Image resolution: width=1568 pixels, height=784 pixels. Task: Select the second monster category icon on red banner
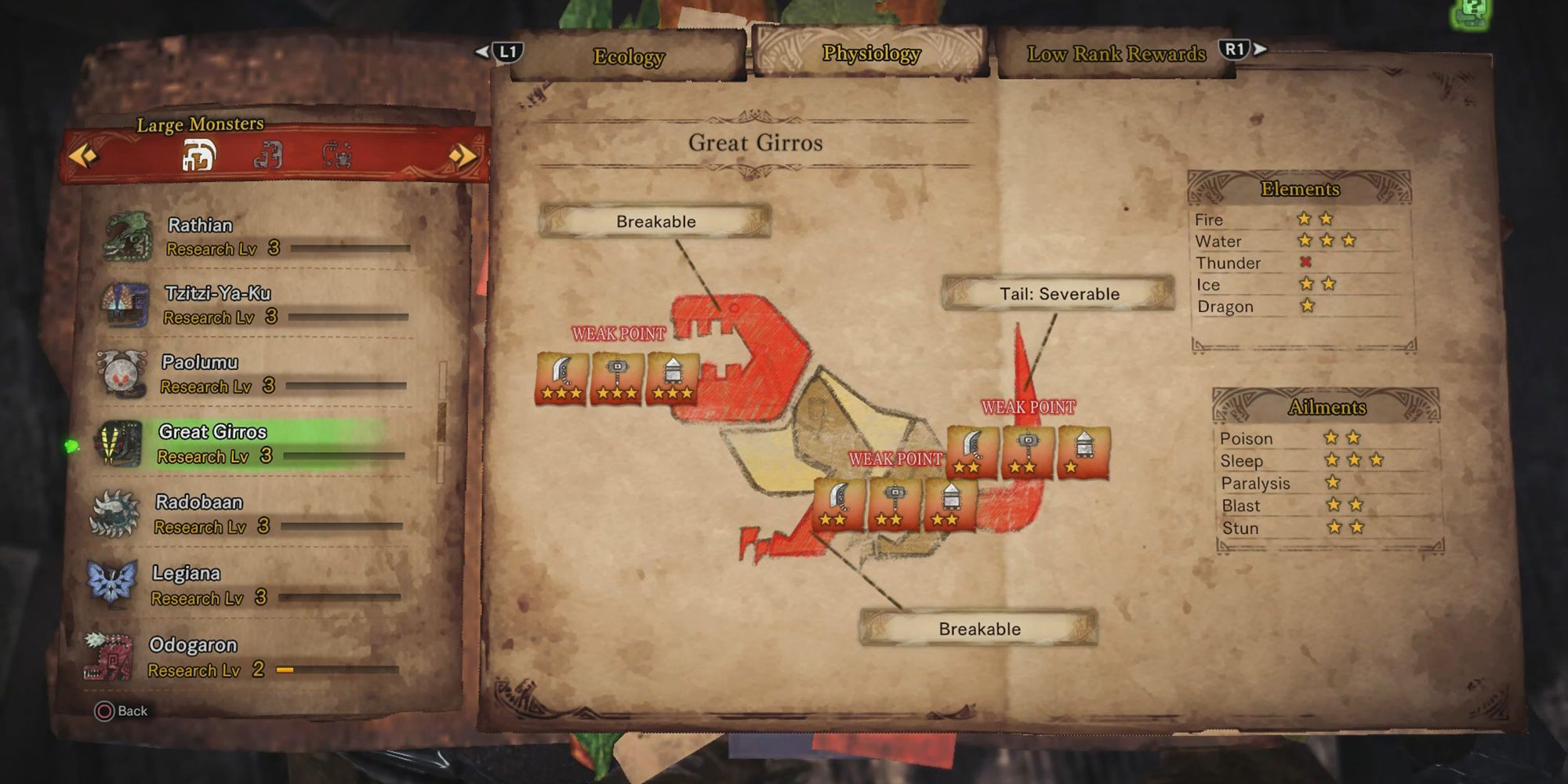(271, 154)
